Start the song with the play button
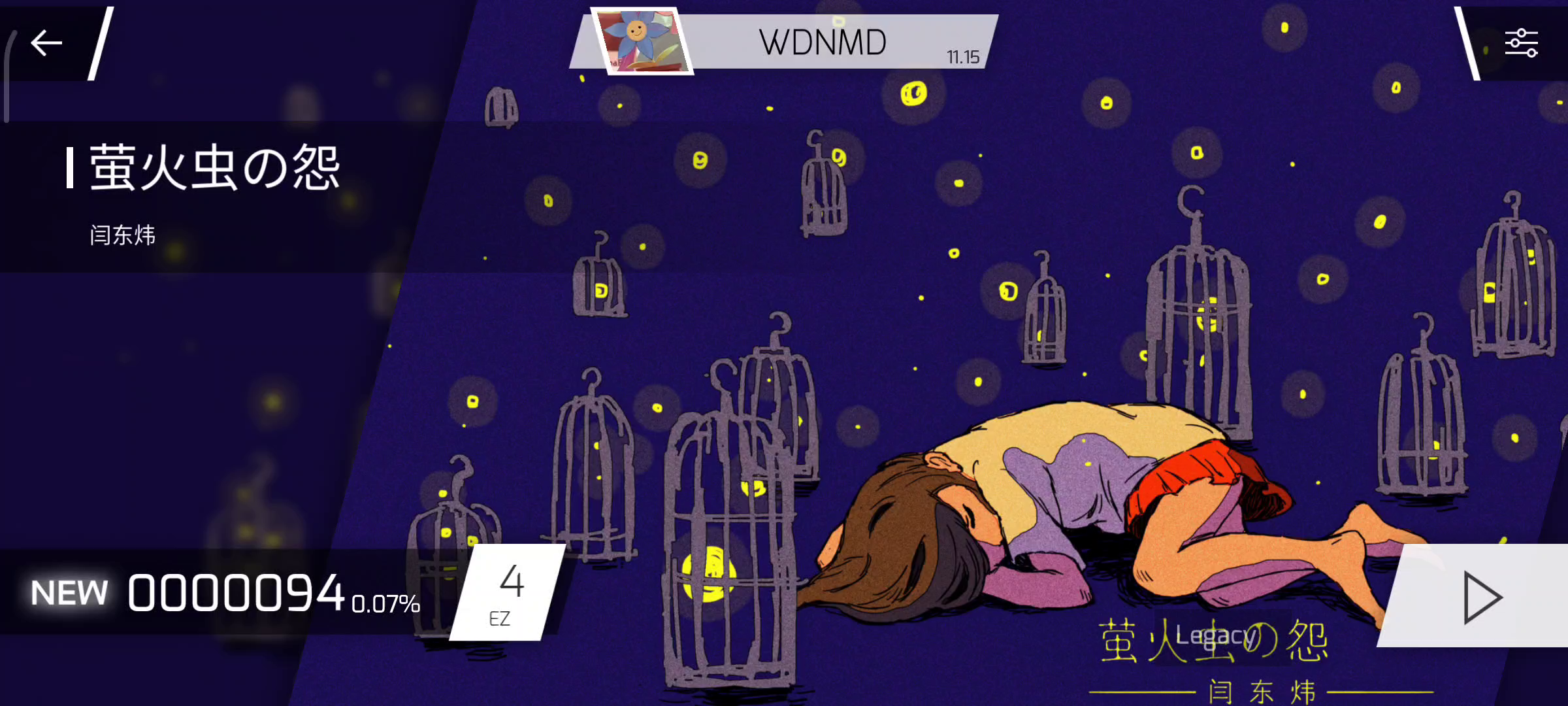The width and height of the screenshot is (1568, 706). (1480, 597)
